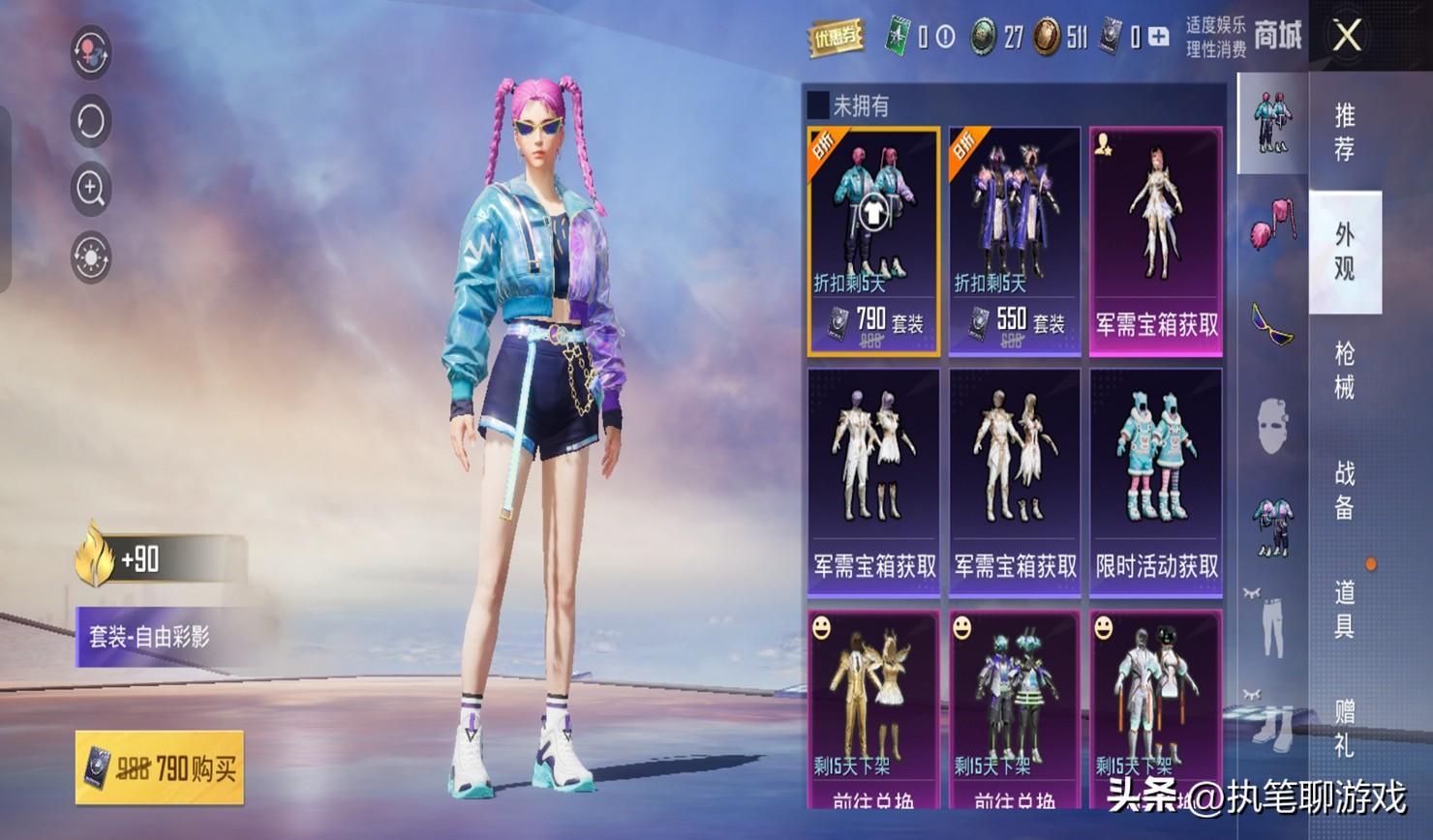Switch to the 推荐 tab
Viewport: 1433px width, 840px height.
pos(1345,132)
